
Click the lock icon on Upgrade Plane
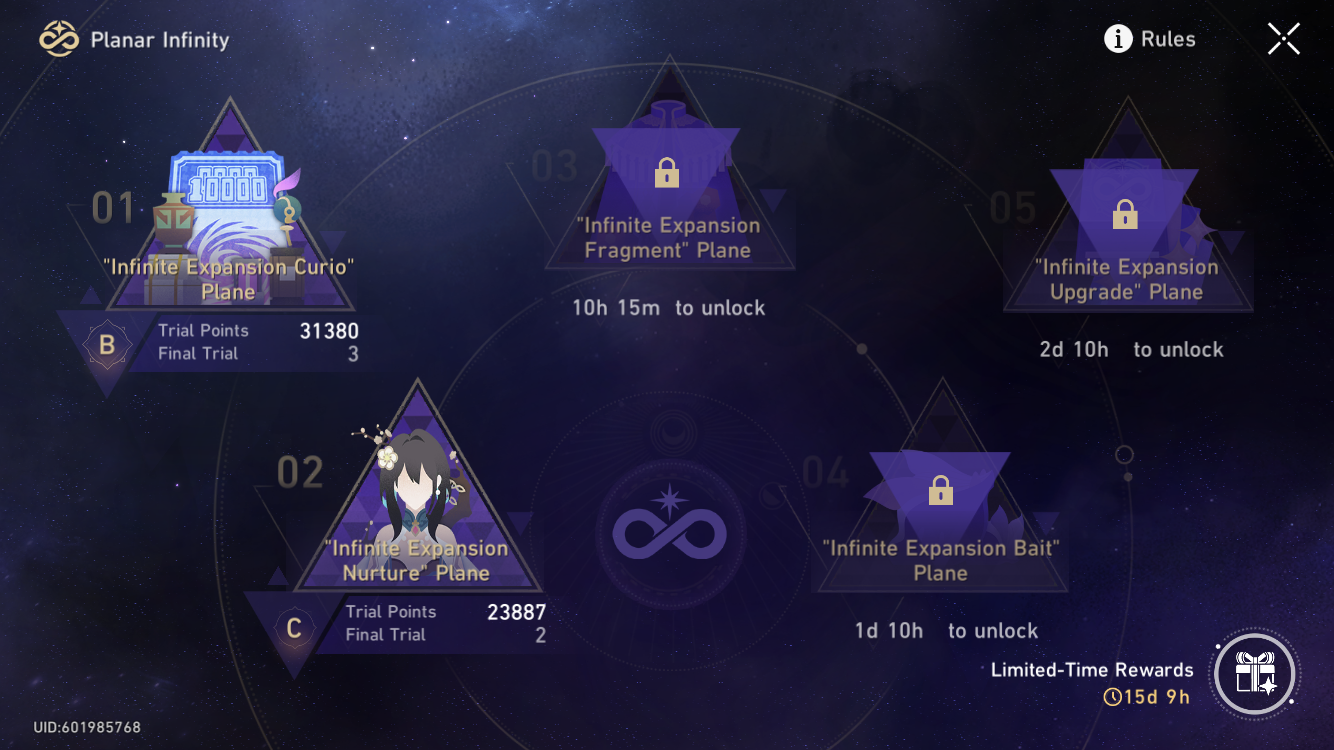(1126, 213)
